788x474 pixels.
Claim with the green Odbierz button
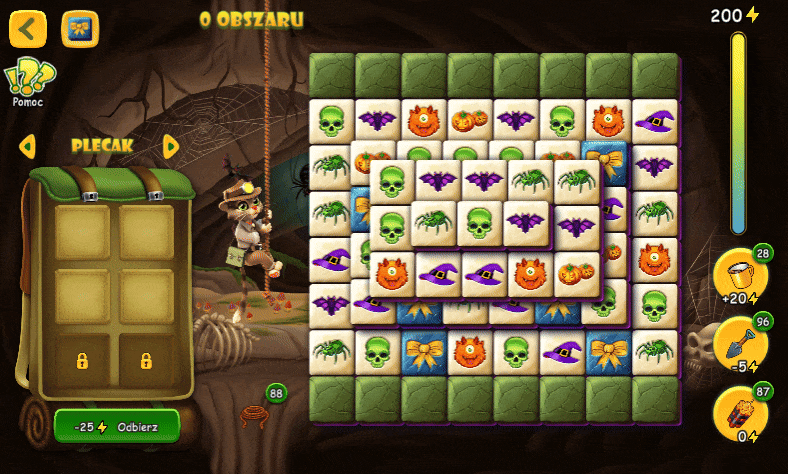tap(117, 426)
